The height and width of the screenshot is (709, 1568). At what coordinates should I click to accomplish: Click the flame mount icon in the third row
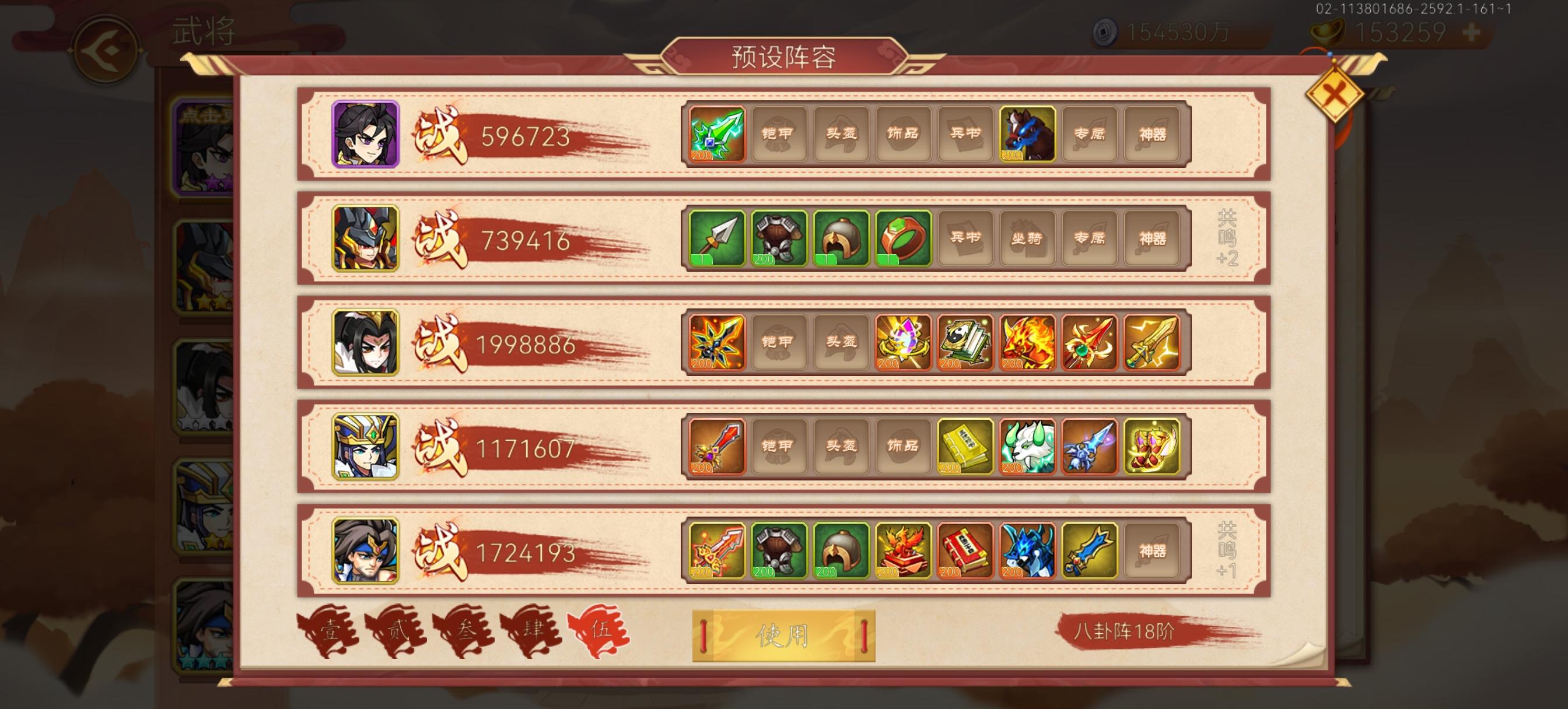[1028, 342]
